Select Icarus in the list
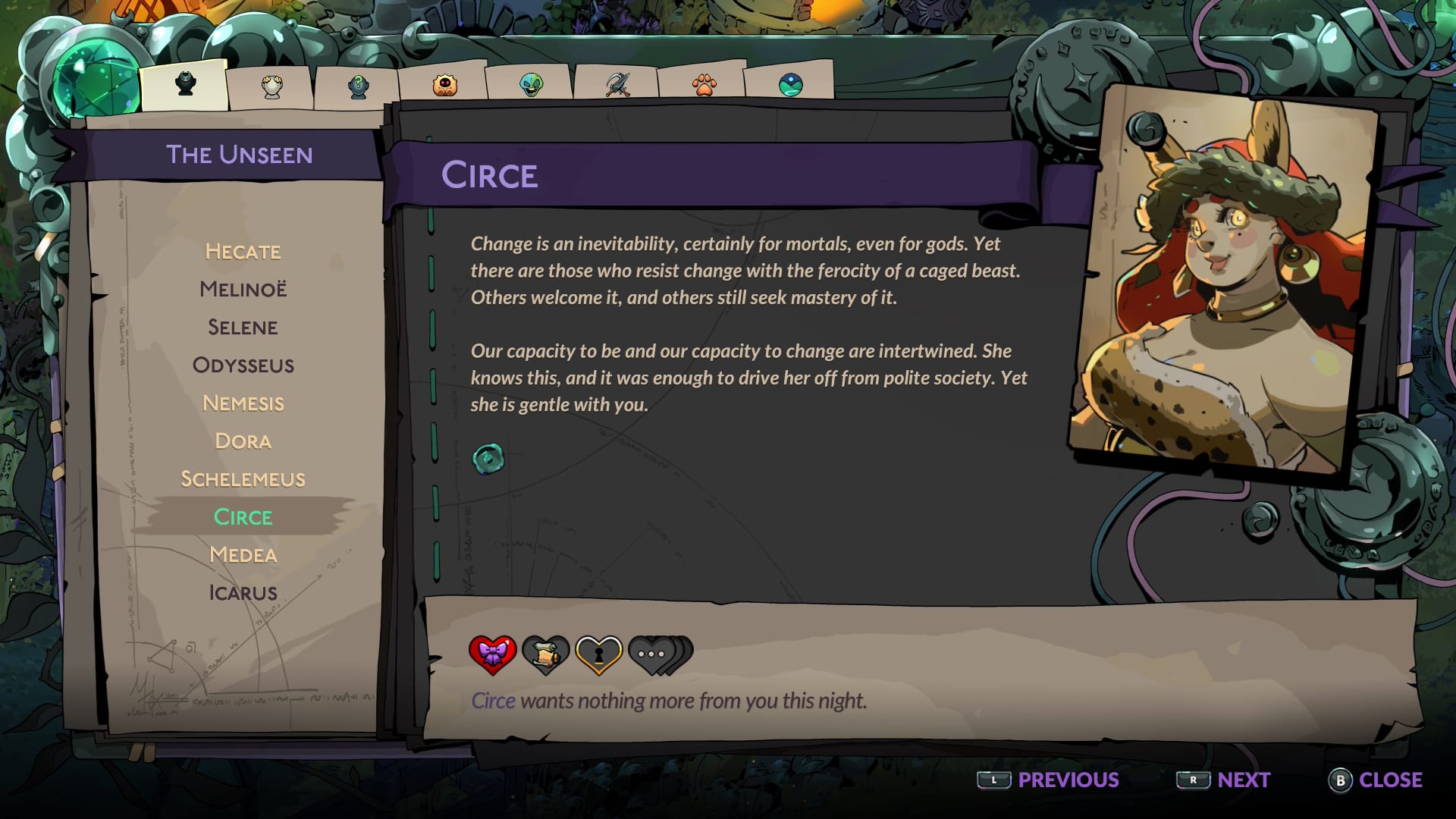The image size is (1456, 819). pyautogui.click(x=243, y=593)
